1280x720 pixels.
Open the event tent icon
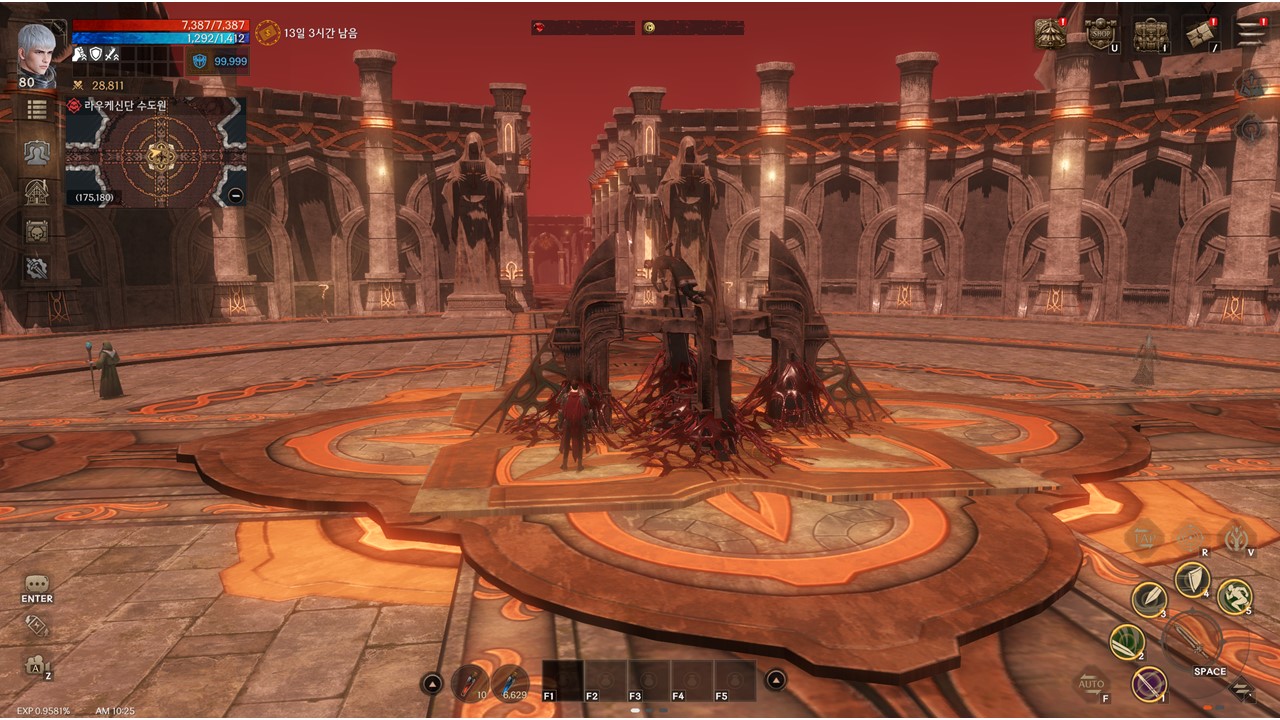(x=1050, y=34)
